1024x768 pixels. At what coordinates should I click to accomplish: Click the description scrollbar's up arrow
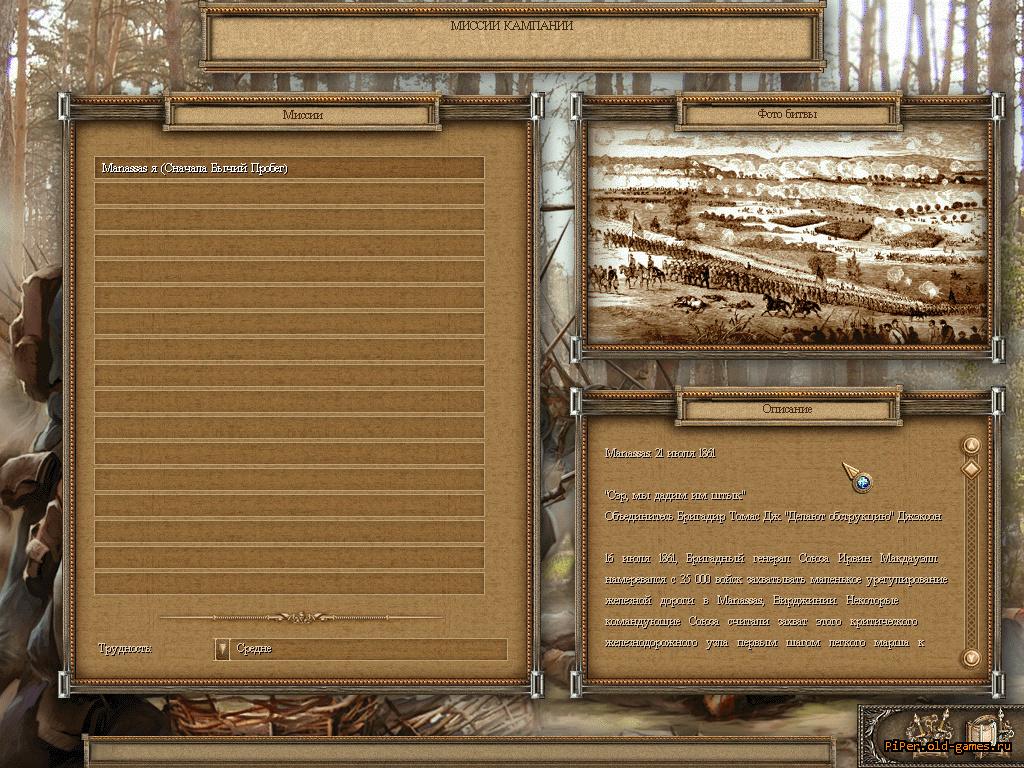(x=969, y=445)
